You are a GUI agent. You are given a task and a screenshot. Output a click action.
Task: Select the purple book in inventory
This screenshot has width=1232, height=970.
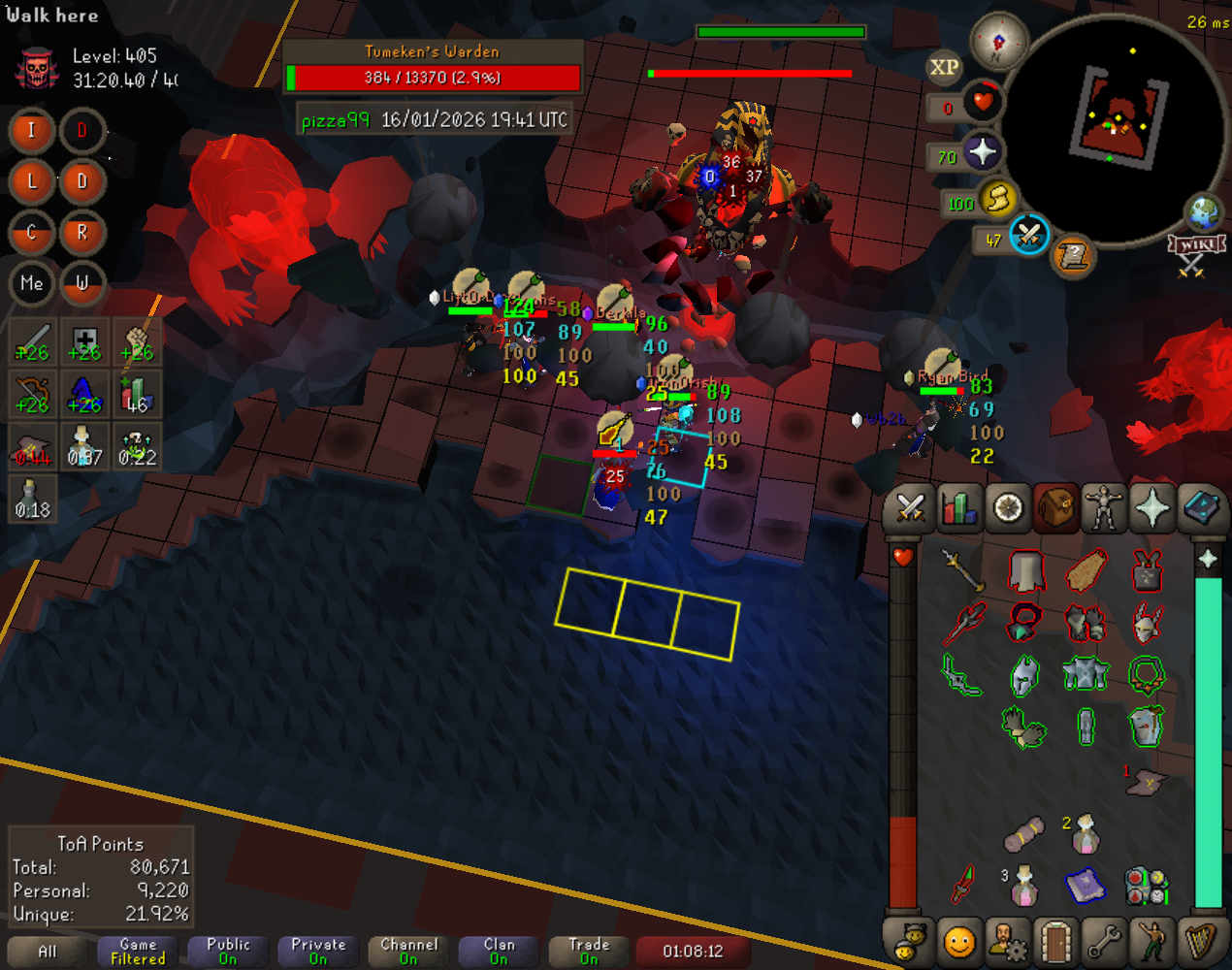pos(1086,886)
